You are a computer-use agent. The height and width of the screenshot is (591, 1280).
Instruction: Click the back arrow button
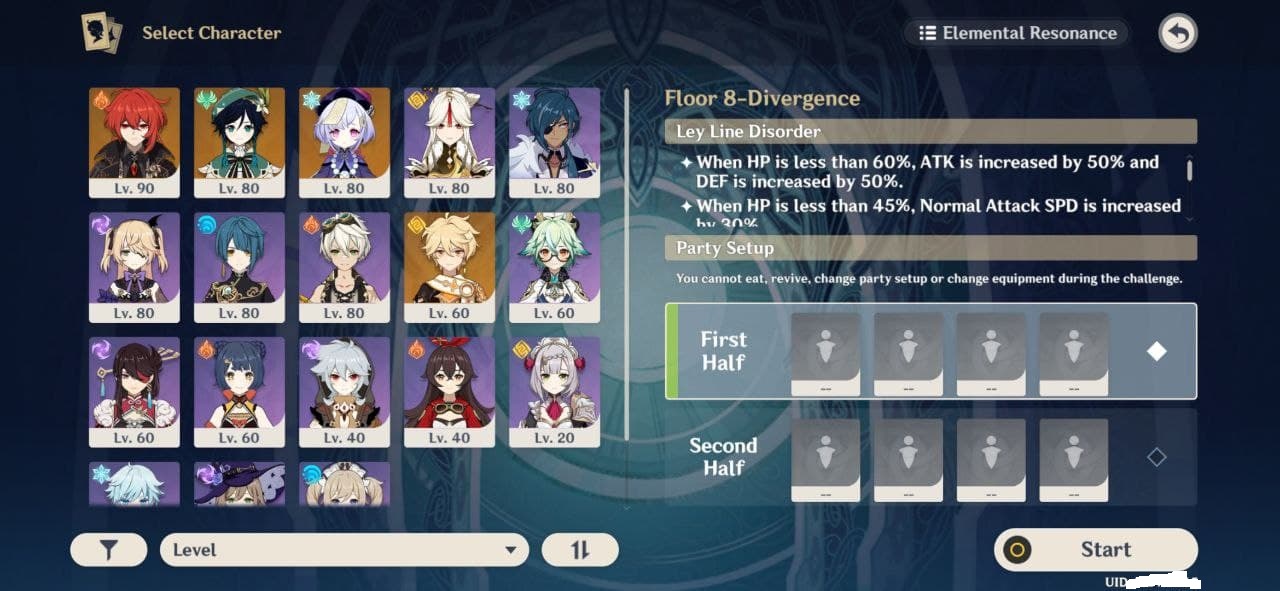1178,33
